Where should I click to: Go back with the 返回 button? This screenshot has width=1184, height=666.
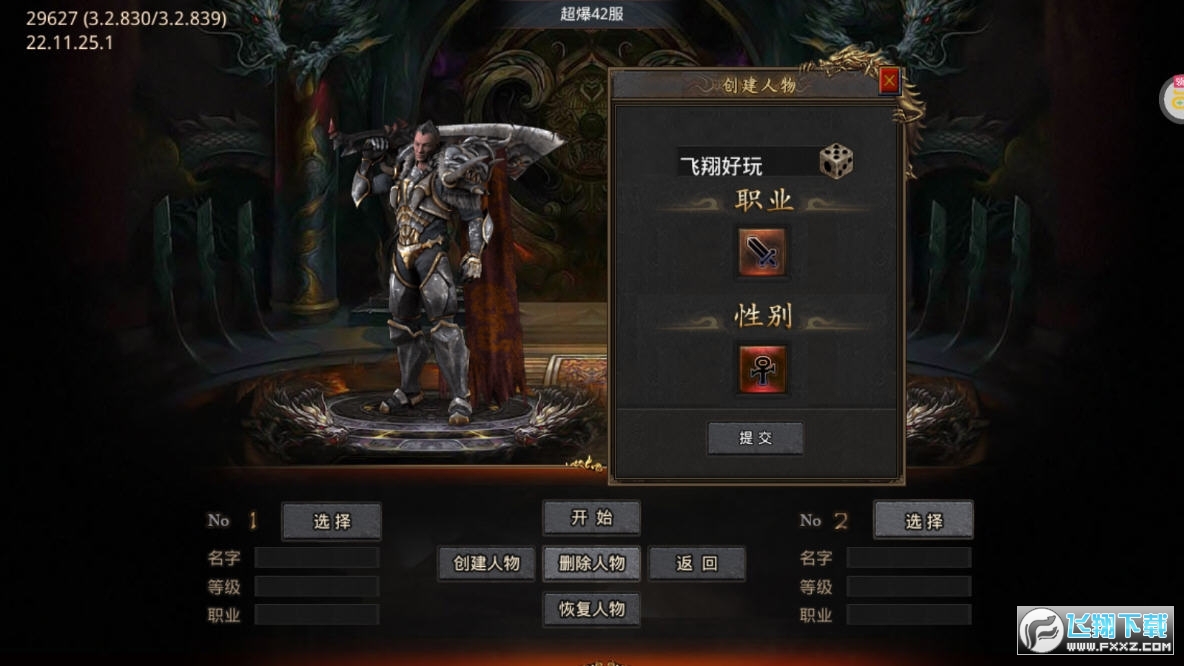pos(697,563)
